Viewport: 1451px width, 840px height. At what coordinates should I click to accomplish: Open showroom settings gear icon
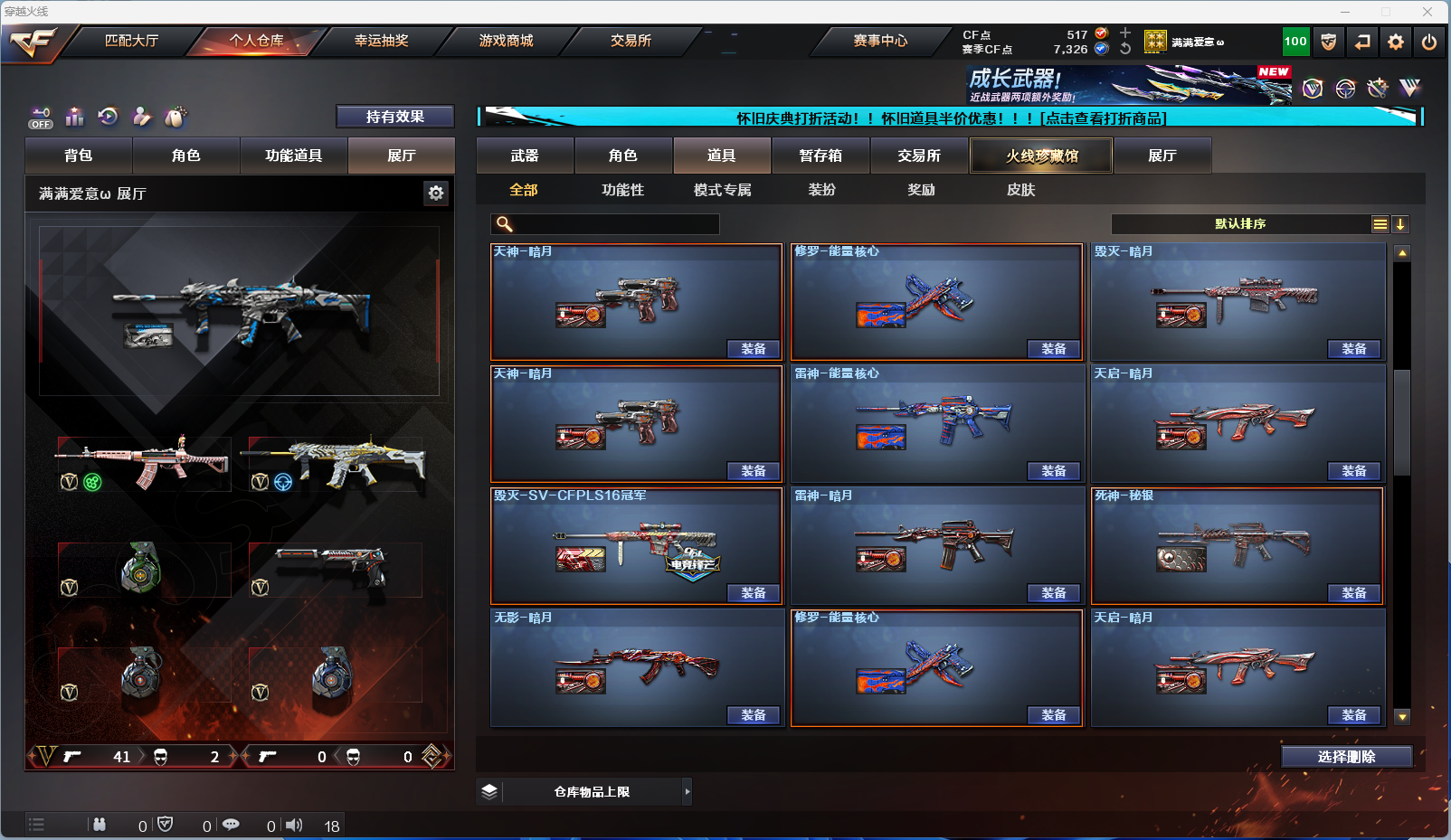click(436, 193)
